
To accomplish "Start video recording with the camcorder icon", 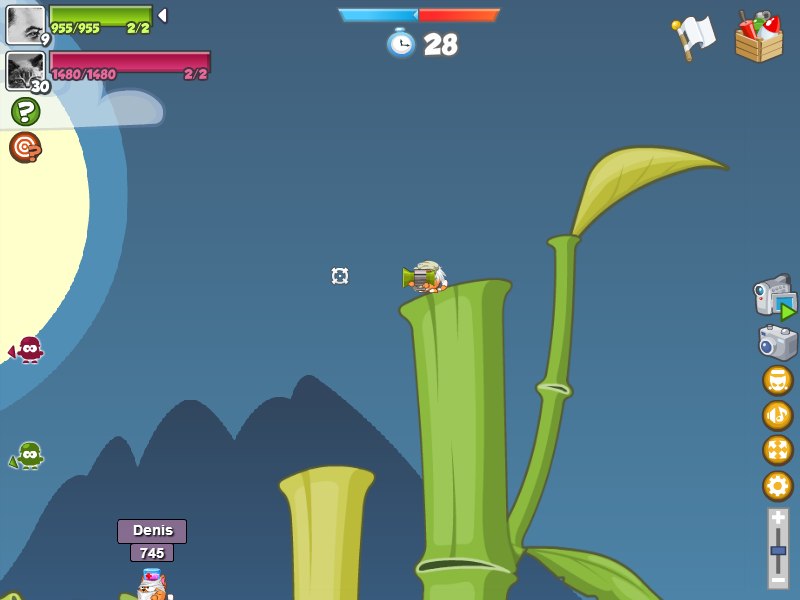I will click(x=775, y=297).
